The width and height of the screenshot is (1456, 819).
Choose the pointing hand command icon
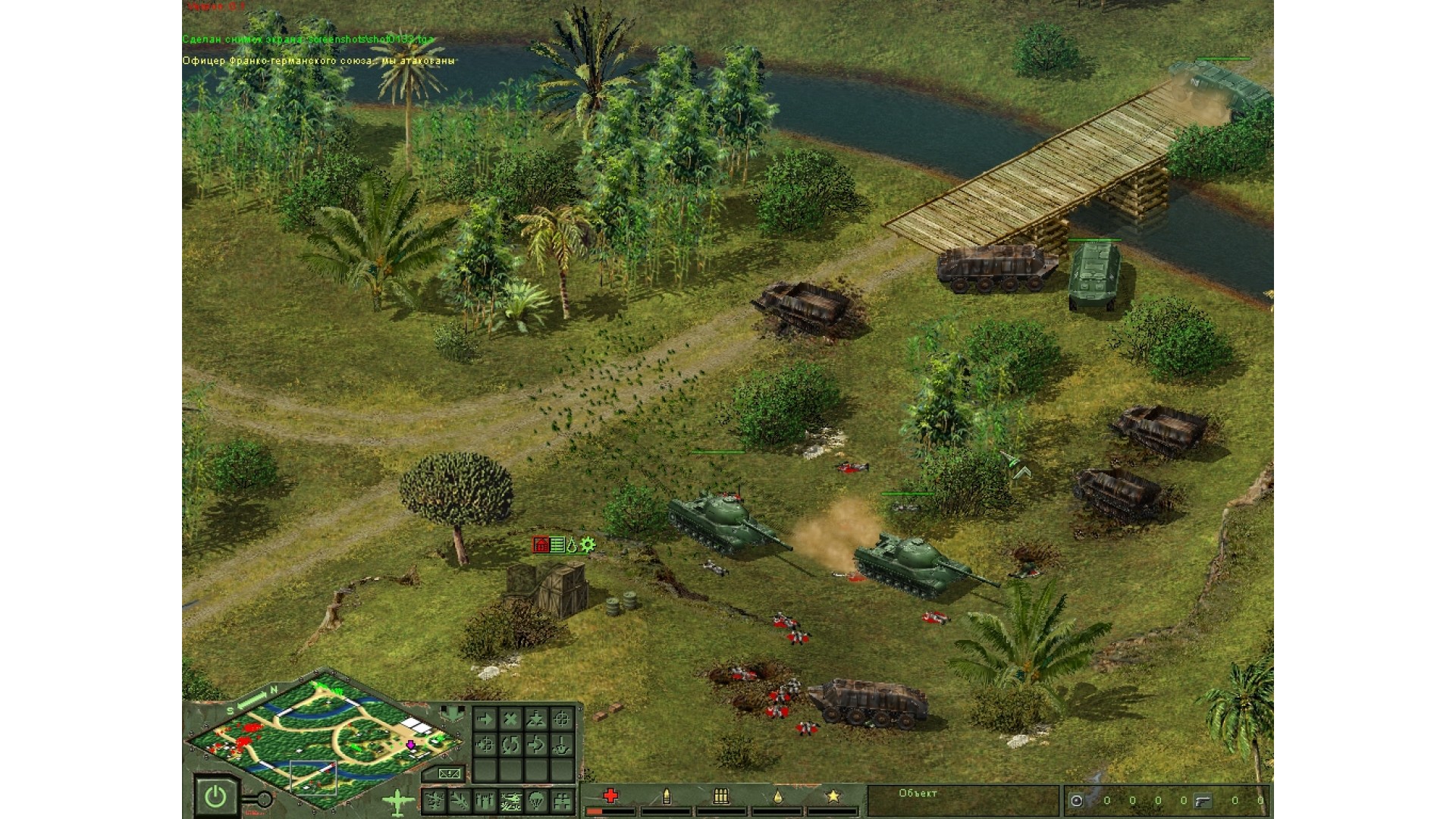(561, 745)
